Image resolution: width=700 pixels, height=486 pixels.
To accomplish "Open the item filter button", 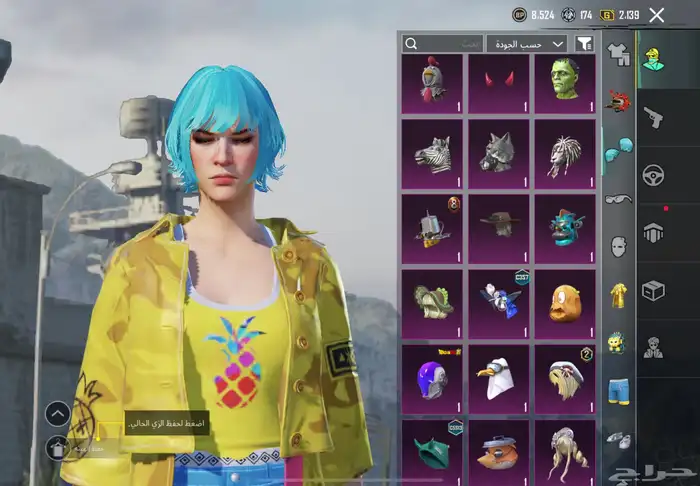I will click(x=585, y=44).
